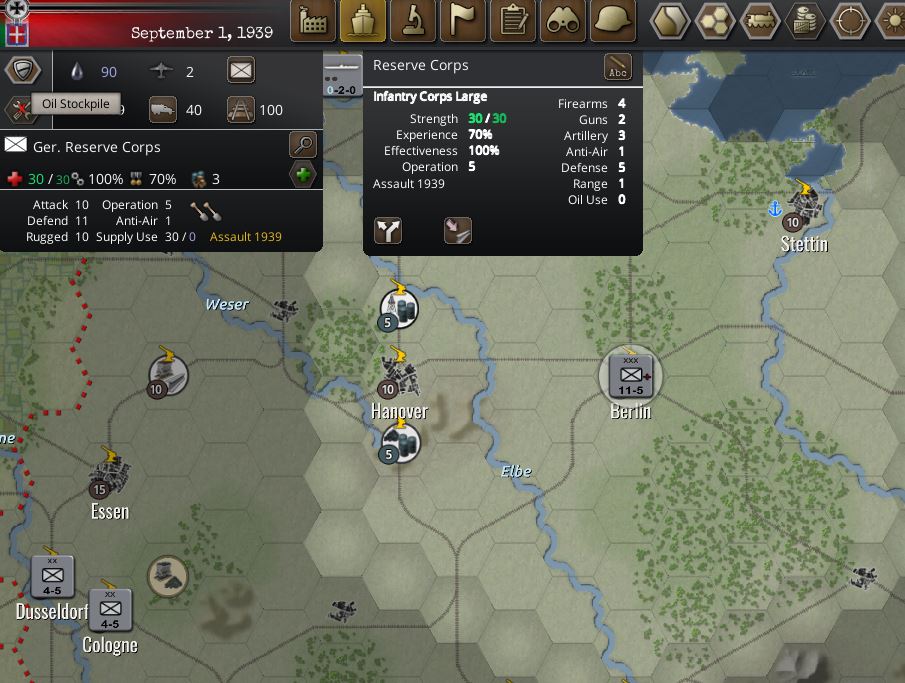Toggle the two-tone hexagon map overlay
905x683 pixels.
tap(671, 20)
